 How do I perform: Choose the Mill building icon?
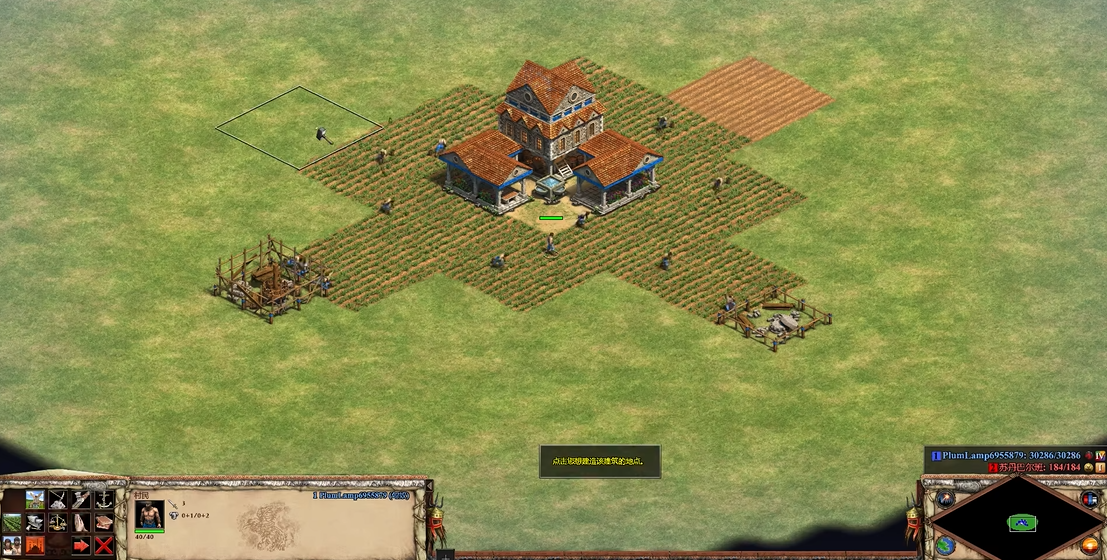35,499
